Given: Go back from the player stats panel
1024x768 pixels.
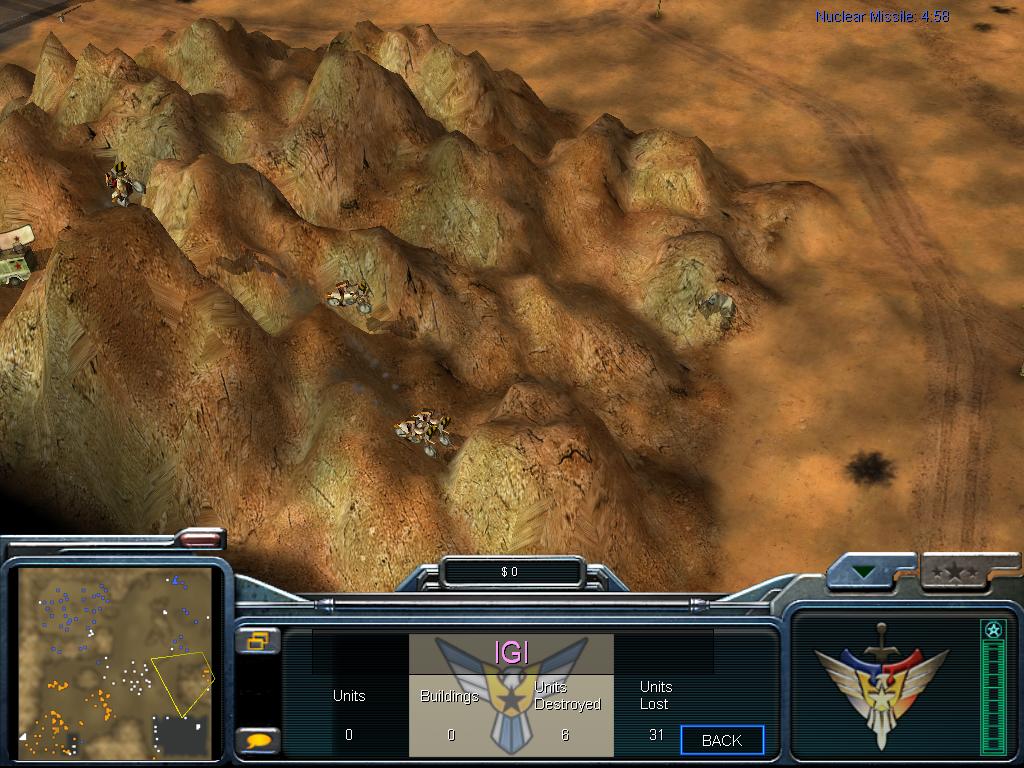Looking at the screenshot, I should tap(722, 740).
